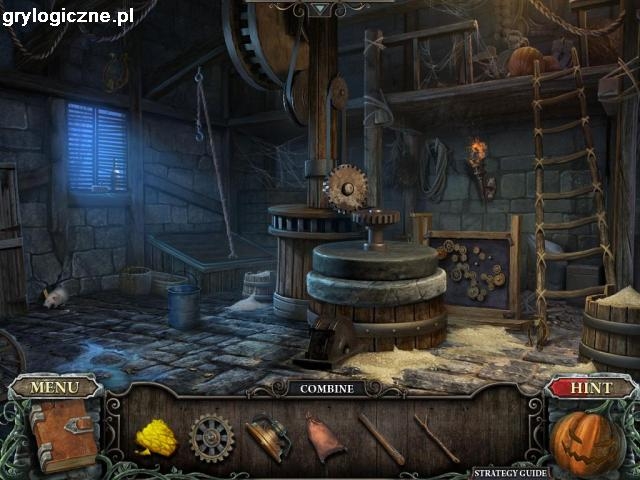Pick the thin forked twig from inventory

[437, 438]
